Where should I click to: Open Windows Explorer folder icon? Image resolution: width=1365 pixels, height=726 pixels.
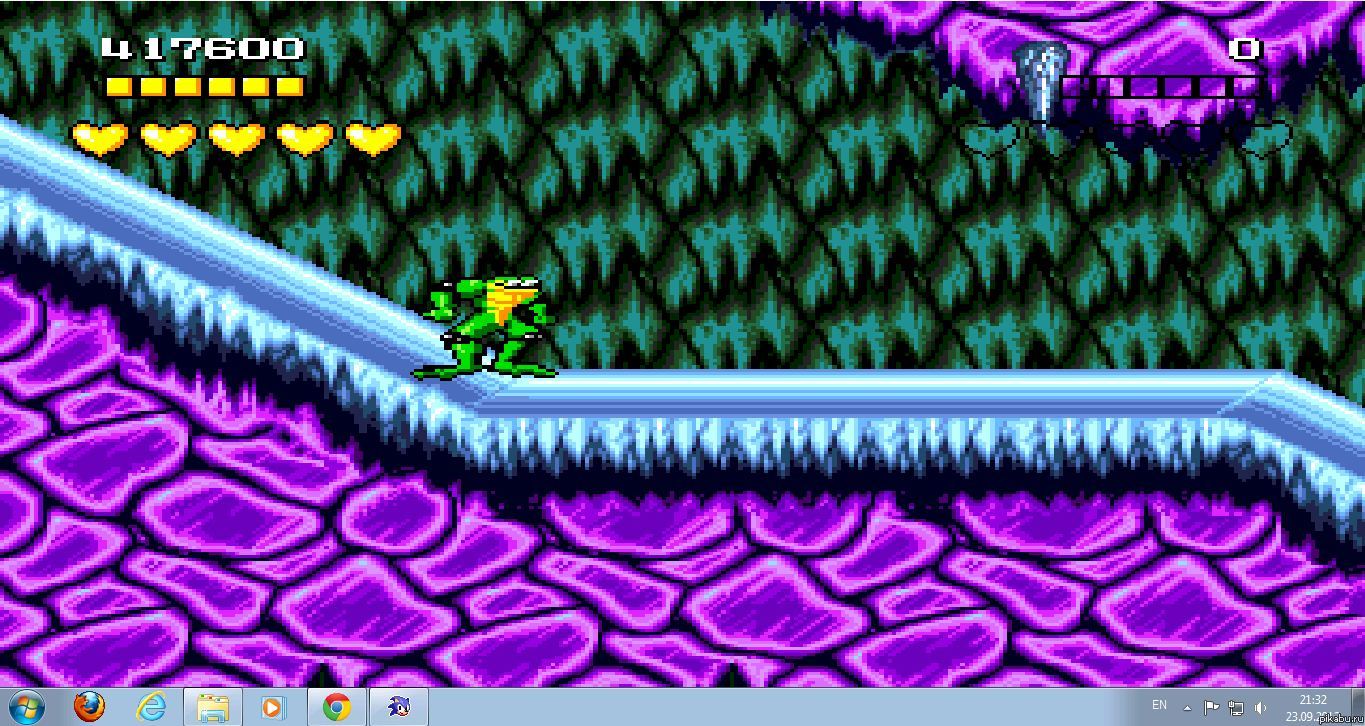tap(213, 707)
